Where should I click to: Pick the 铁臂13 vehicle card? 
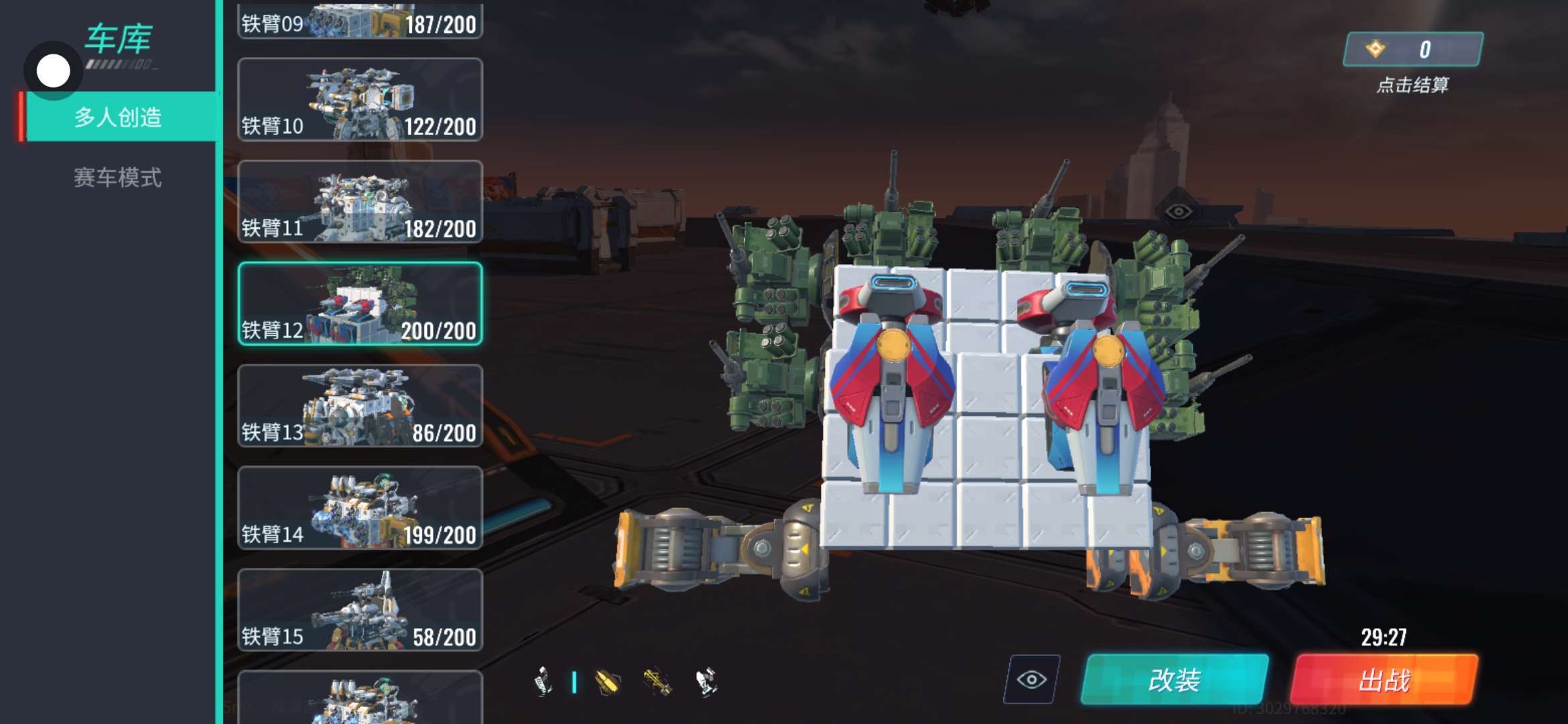[x=360, y=406]
